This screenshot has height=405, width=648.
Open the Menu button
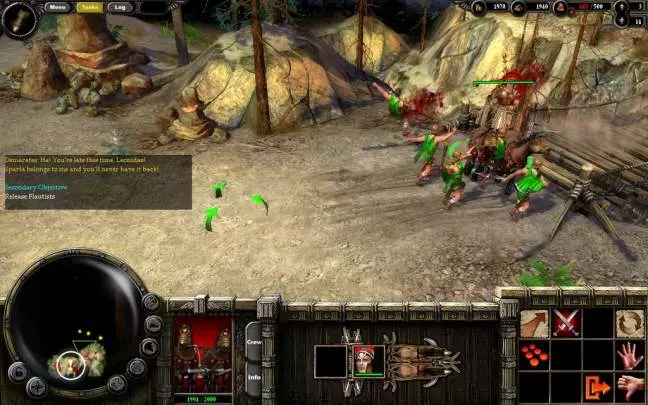[56, 7]
